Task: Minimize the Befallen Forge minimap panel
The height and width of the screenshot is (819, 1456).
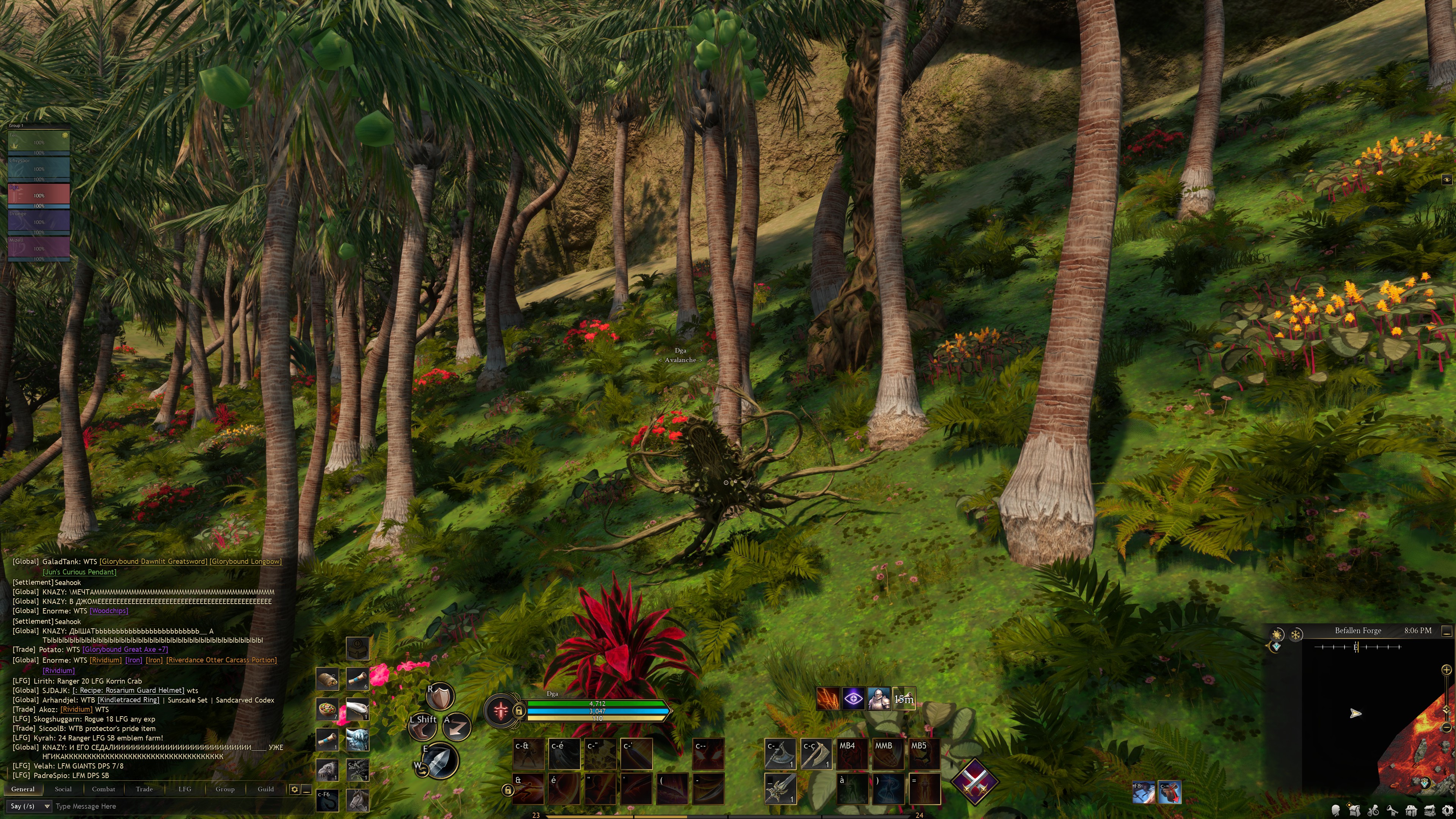Action: tap(1447, 631)
